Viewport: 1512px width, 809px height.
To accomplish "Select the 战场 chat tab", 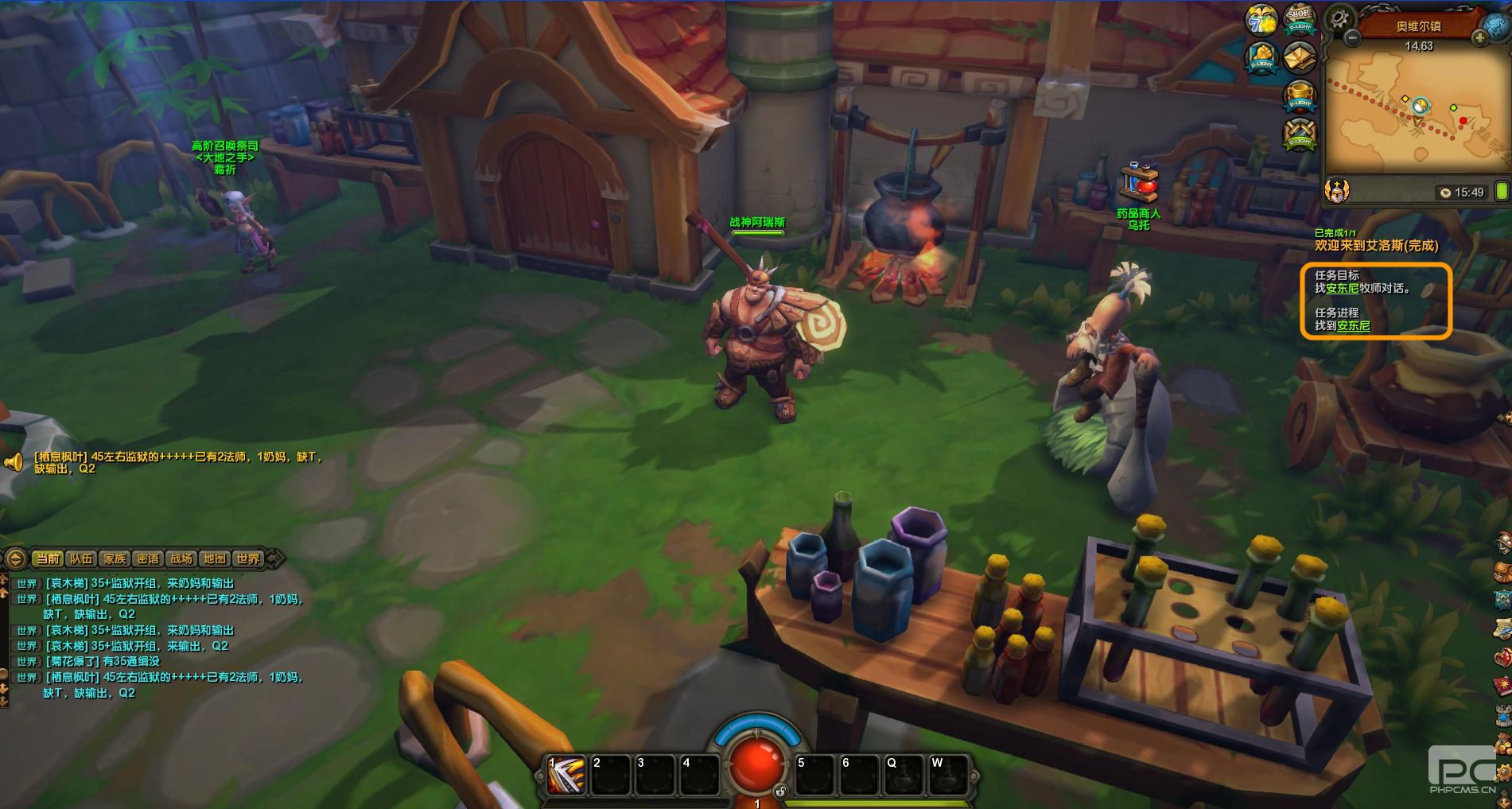I will point(181,558).
